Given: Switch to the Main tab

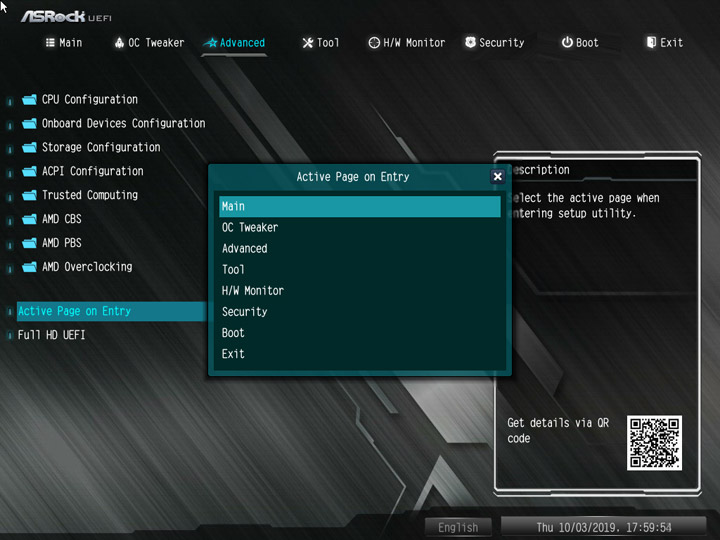Looking at the screenshot, I should click(x=63, y=43).
